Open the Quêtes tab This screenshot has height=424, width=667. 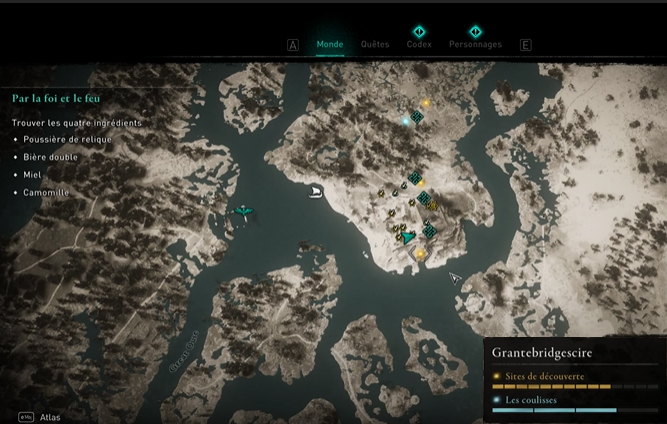pyautogui.click(x=375, y=45)
